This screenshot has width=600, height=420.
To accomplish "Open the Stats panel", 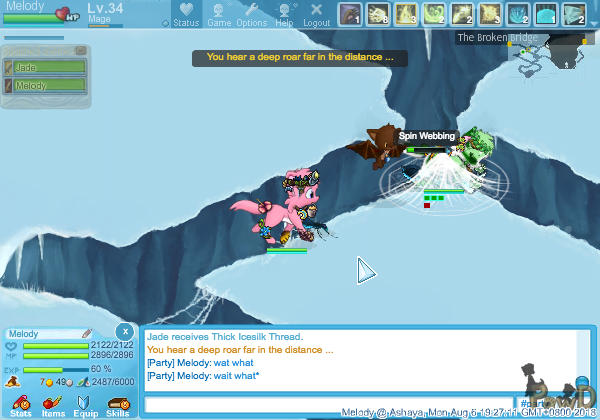I will 20,405.
